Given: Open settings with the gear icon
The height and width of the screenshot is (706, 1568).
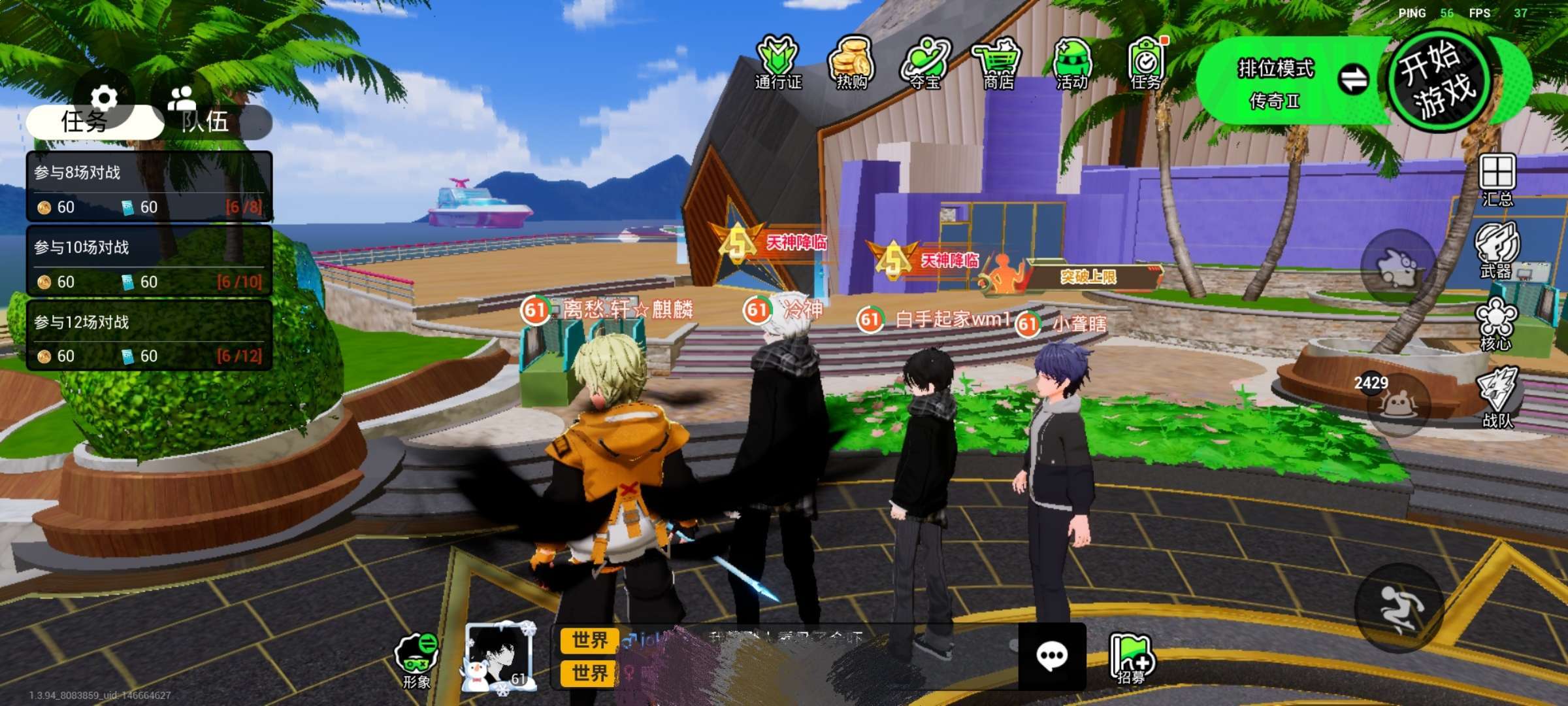Looking at the screenshot, I should click(x=104, y=98).
